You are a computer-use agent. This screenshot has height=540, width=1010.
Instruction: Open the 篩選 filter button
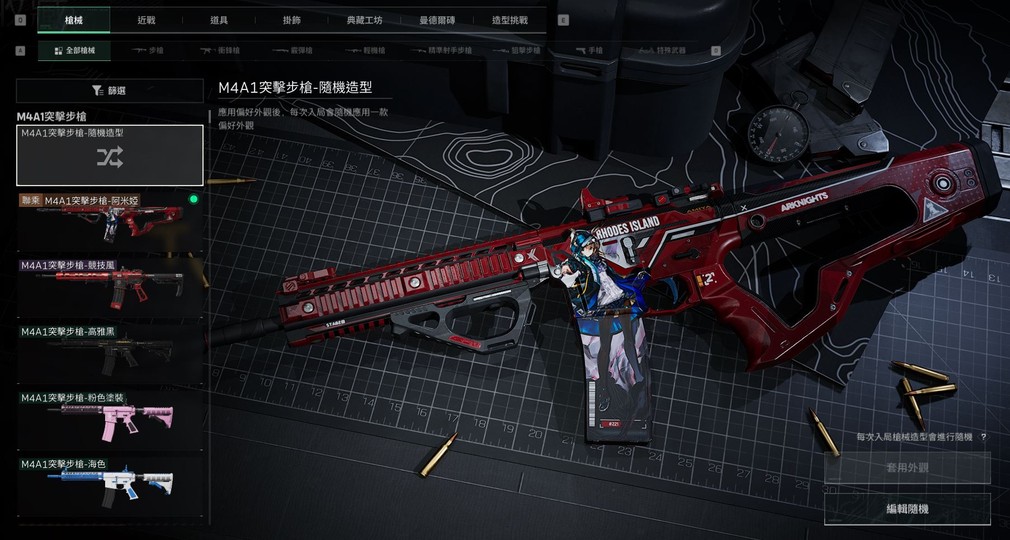110,91
